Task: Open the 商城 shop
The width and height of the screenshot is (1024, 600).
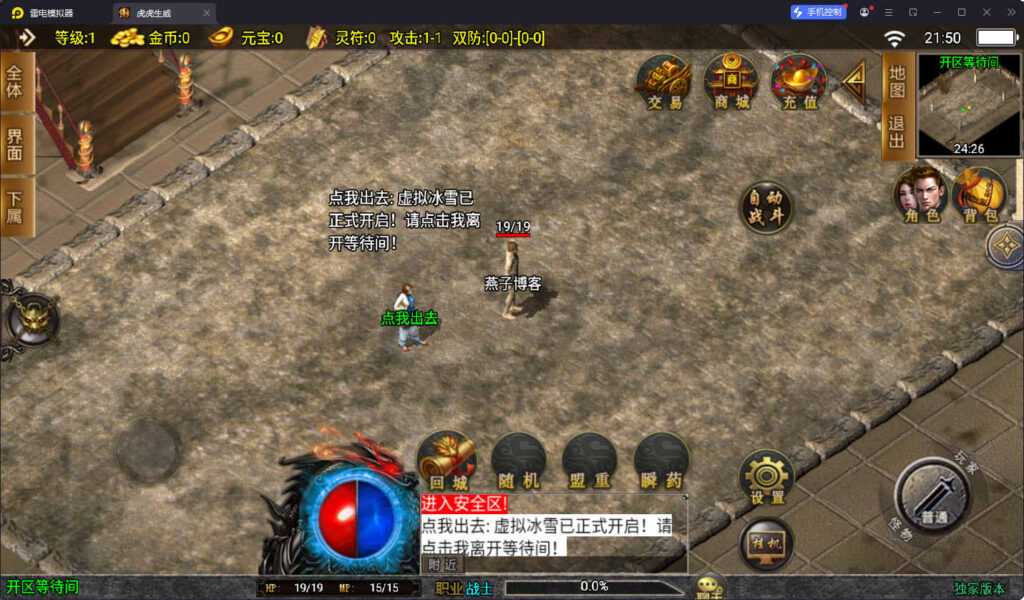Action: point(731,82)
